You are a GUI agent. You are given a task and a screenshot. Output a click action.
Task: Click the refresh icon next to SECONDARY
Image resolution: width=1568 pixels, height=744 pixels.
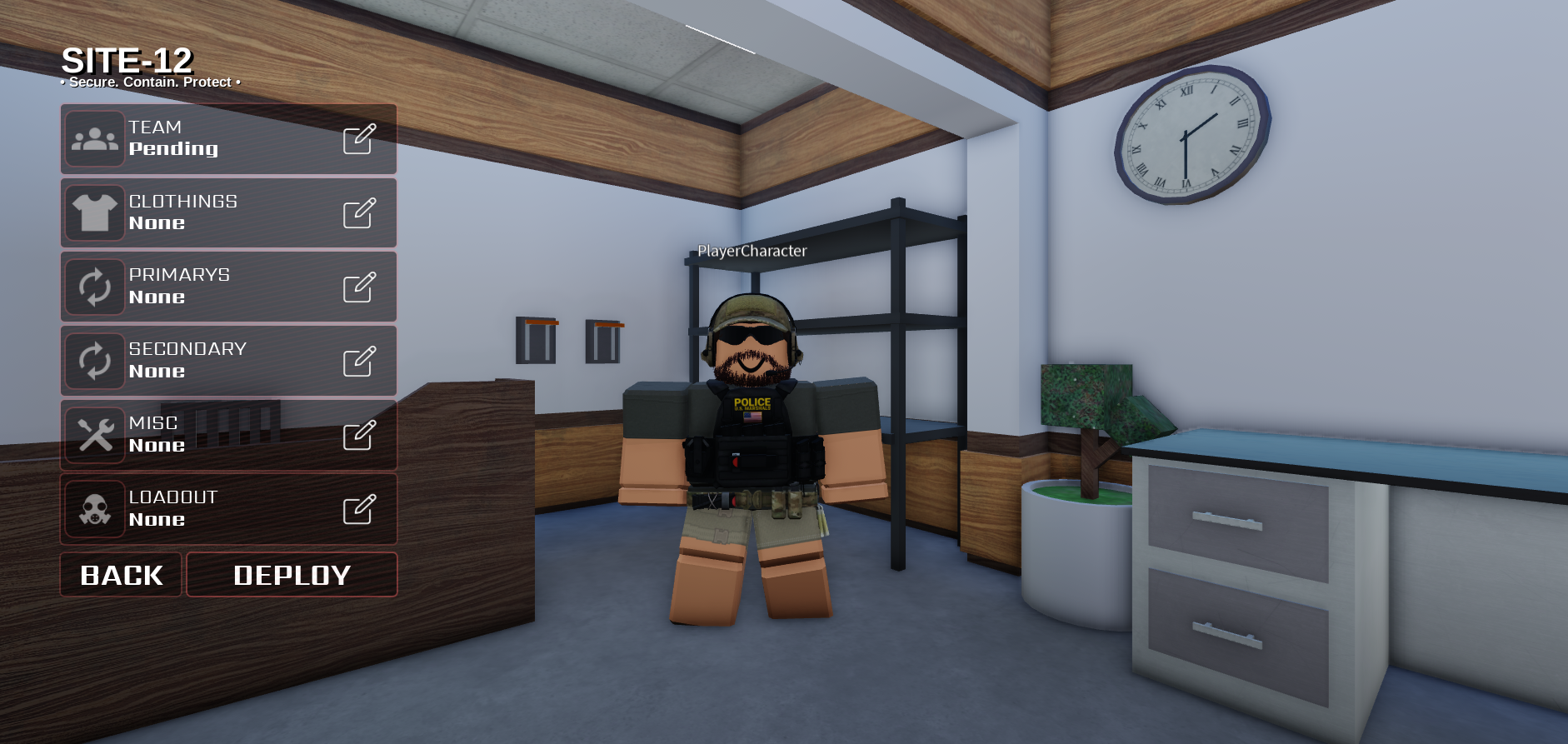pos(95,360)
